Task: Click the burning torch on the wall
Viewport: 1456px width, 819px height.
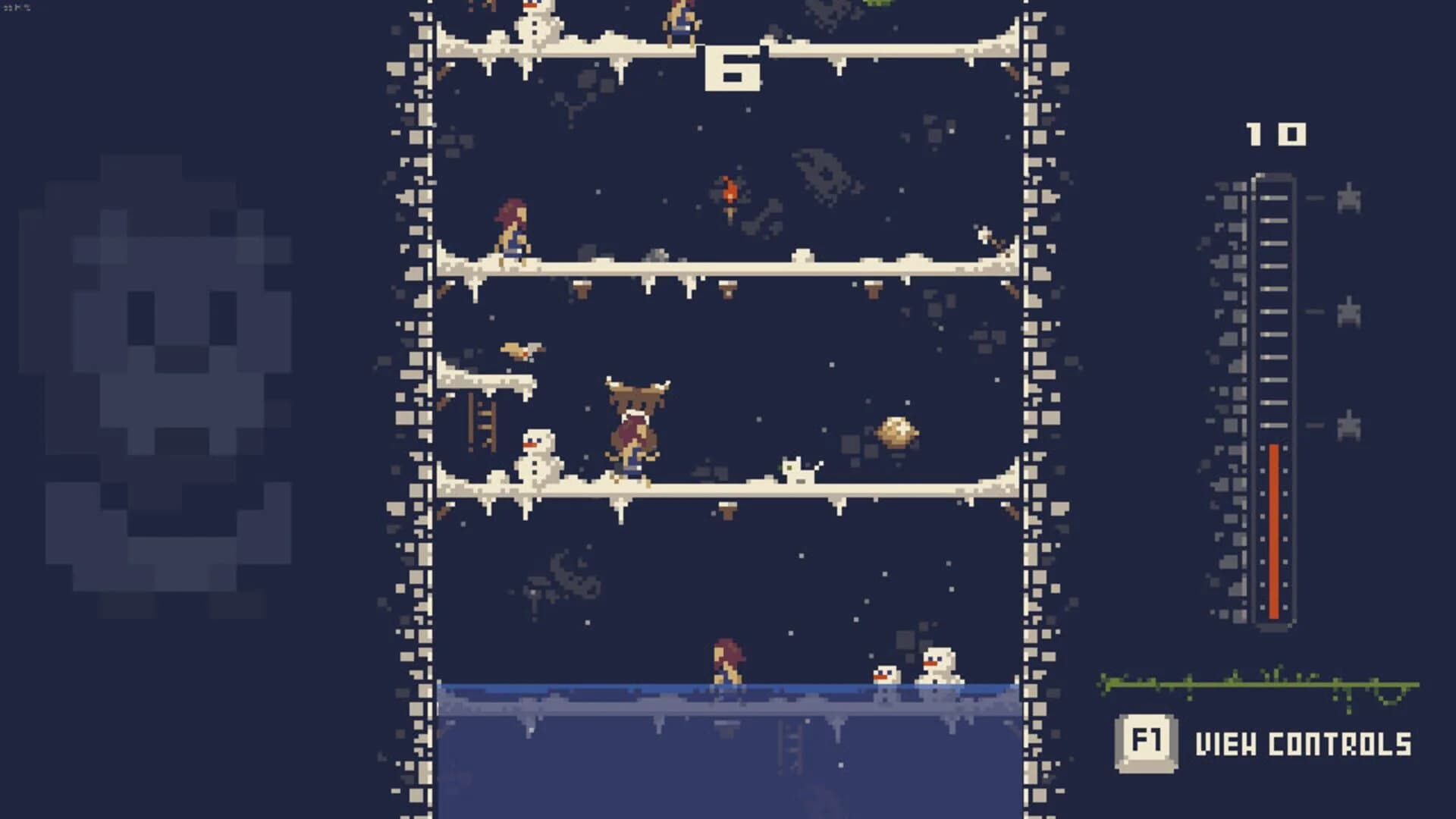Action: coord(729,193)
